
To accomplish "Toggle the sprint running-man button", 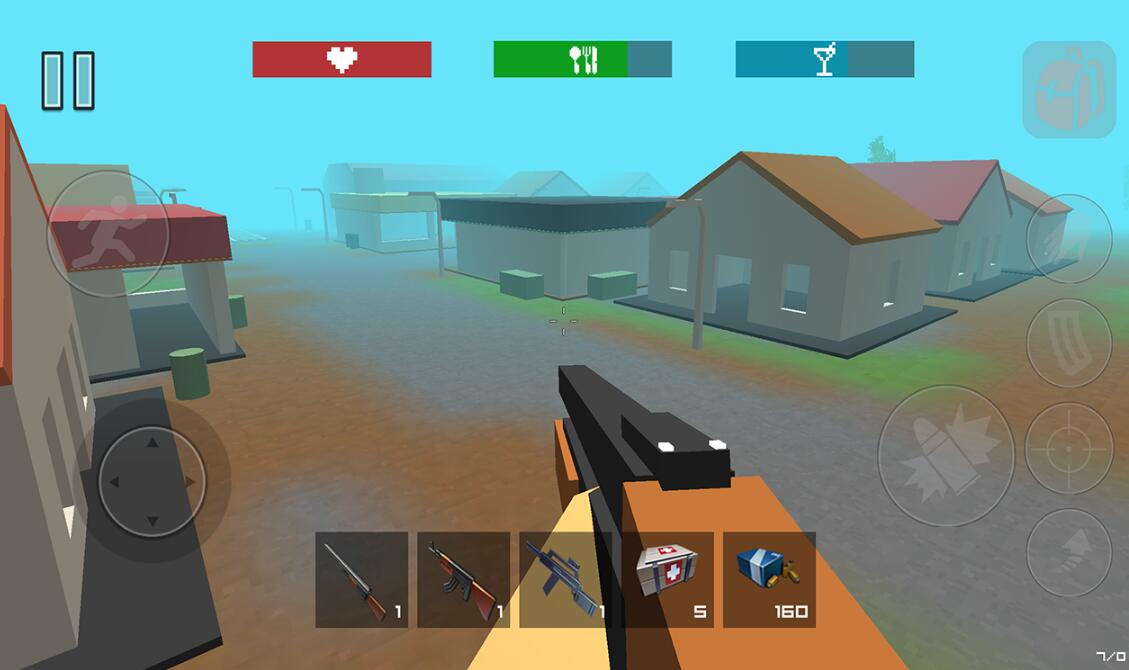I will coord(108,233).
